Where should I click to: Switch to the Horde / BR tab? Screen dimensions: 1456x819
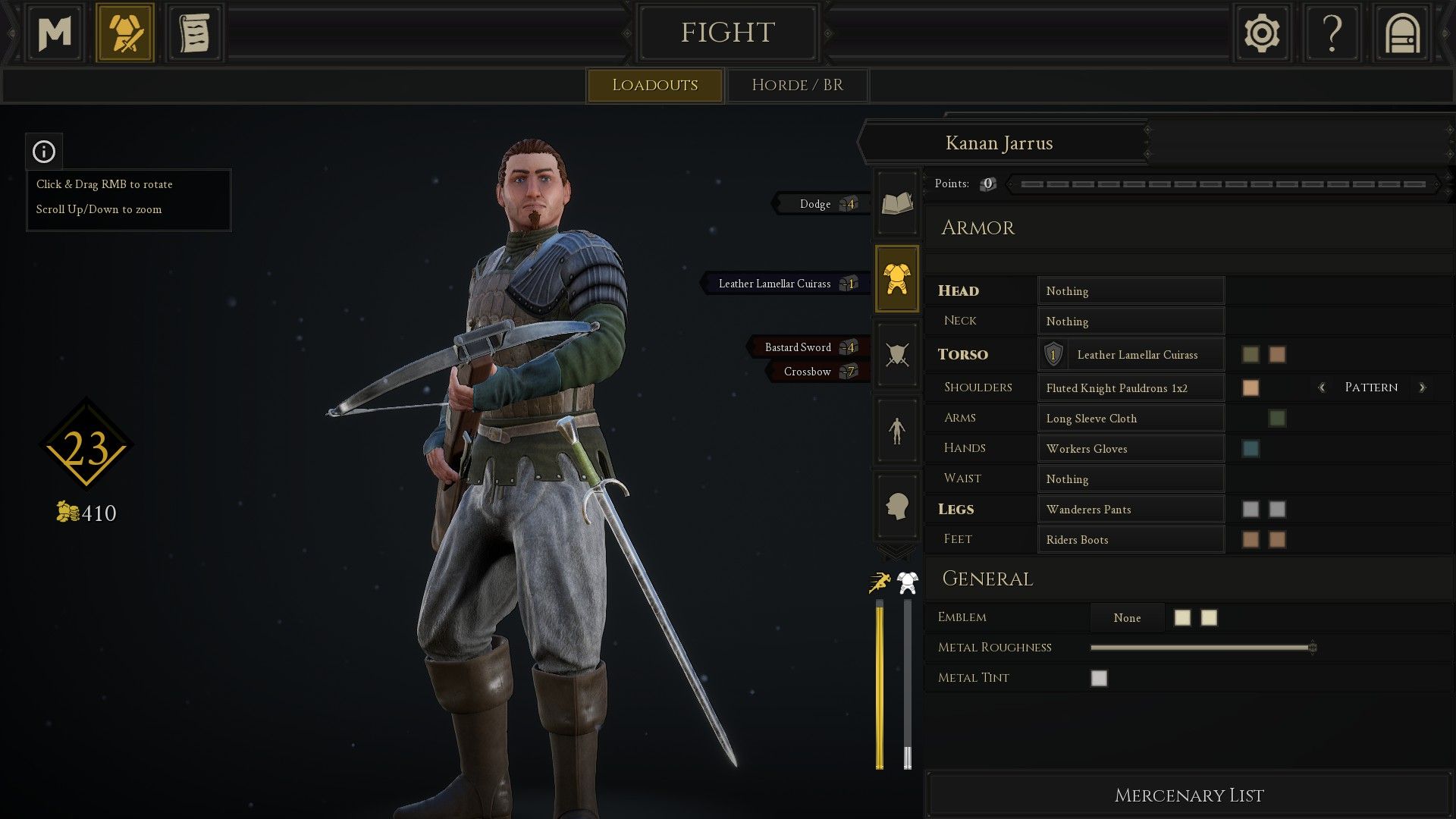[x=797, y=85]
